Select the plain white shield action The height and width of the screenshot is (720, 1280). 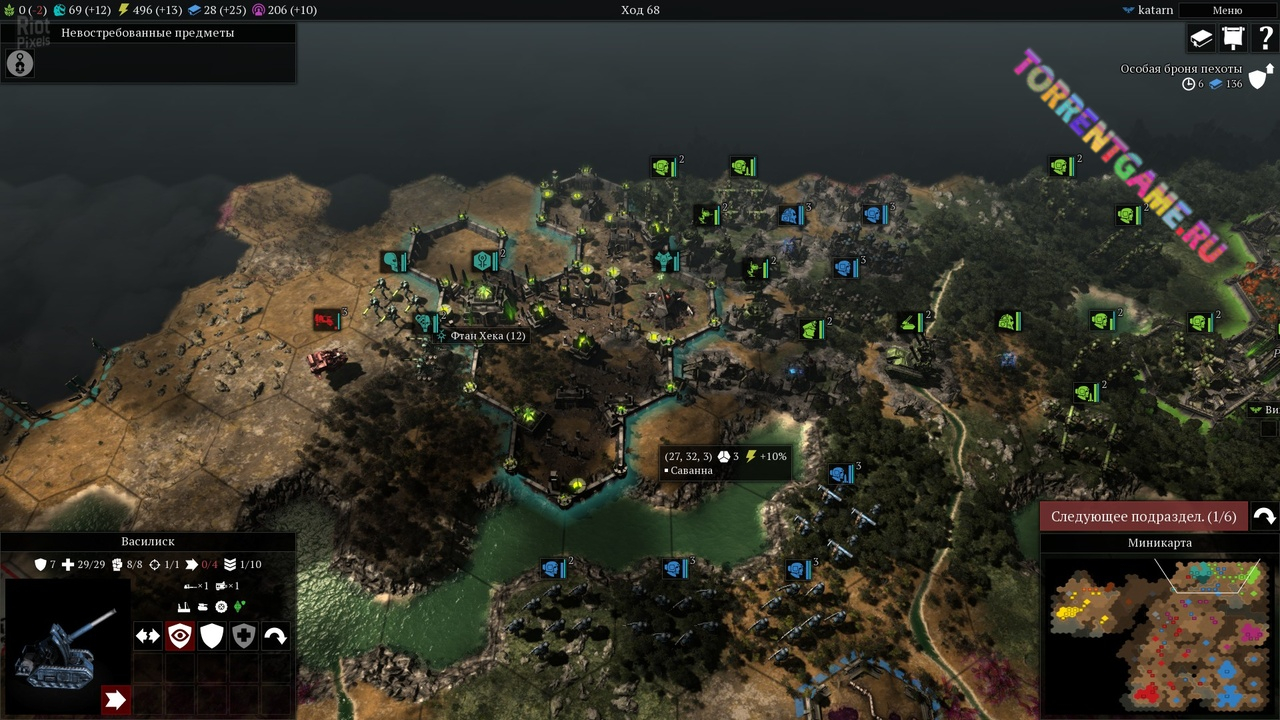(212, 636)
